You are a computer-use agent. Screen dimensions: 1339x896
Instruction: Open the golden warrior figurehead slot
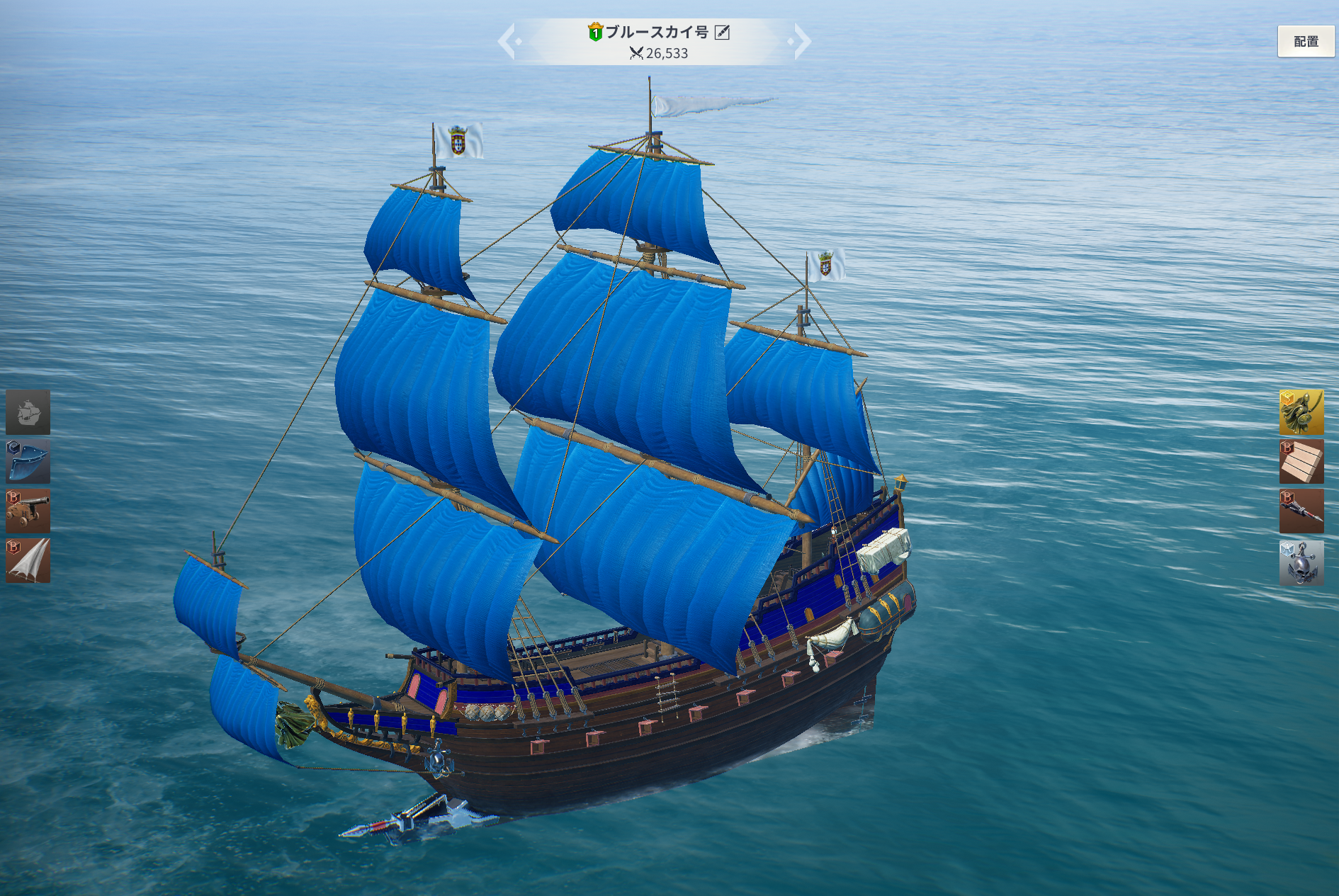click(1301, 412)
